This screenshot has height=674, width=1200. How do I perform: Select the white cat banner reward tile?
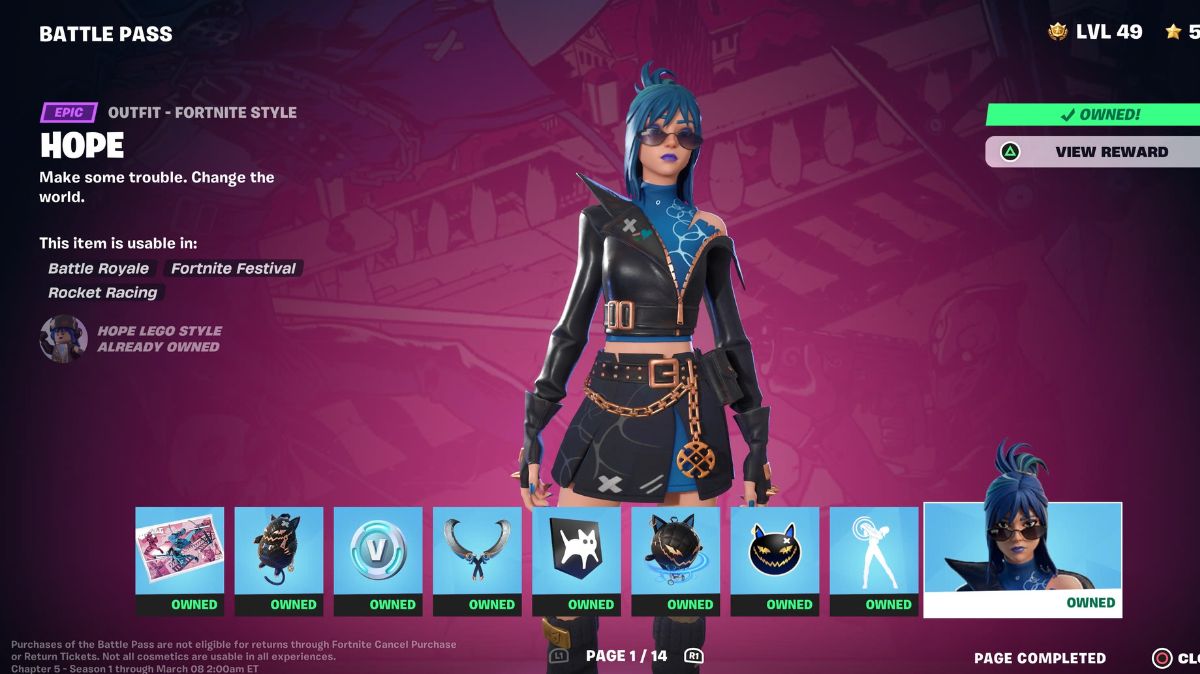tap(576, 560)
